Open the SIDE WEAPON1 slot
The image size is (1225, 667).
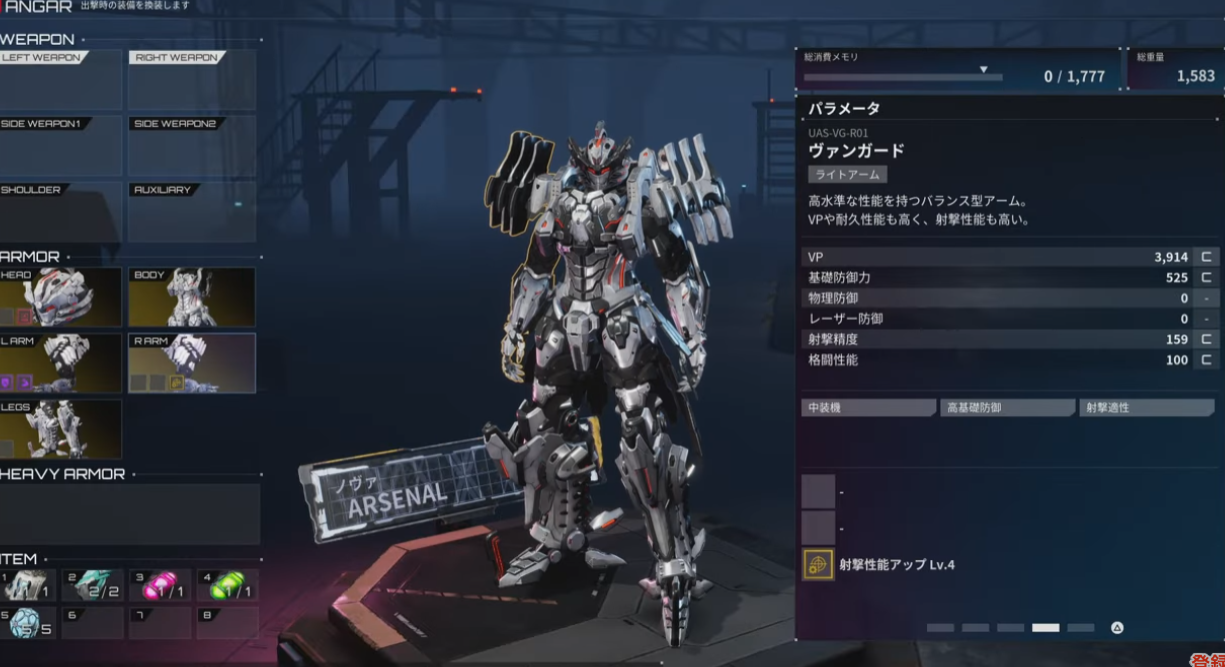[x=60, y=145]
